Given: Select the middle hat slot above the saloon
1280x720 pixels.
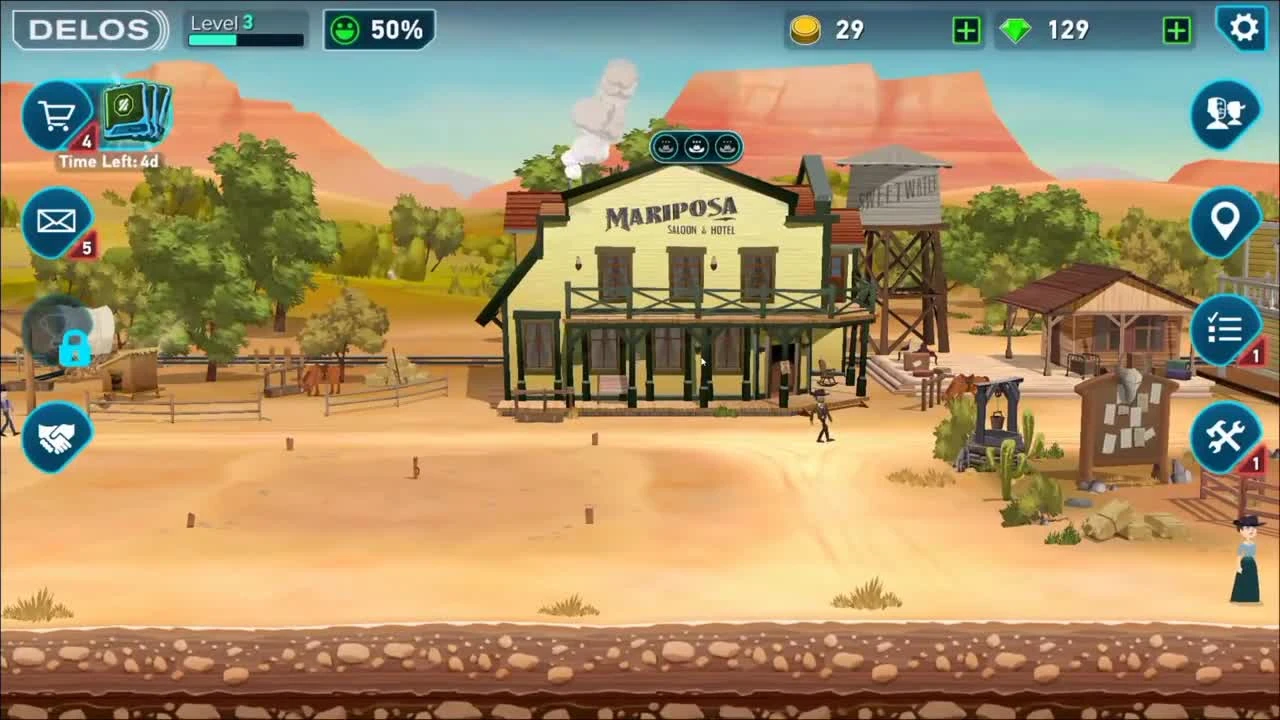Looking at the screenshot, I should click(x=695, y=147).
